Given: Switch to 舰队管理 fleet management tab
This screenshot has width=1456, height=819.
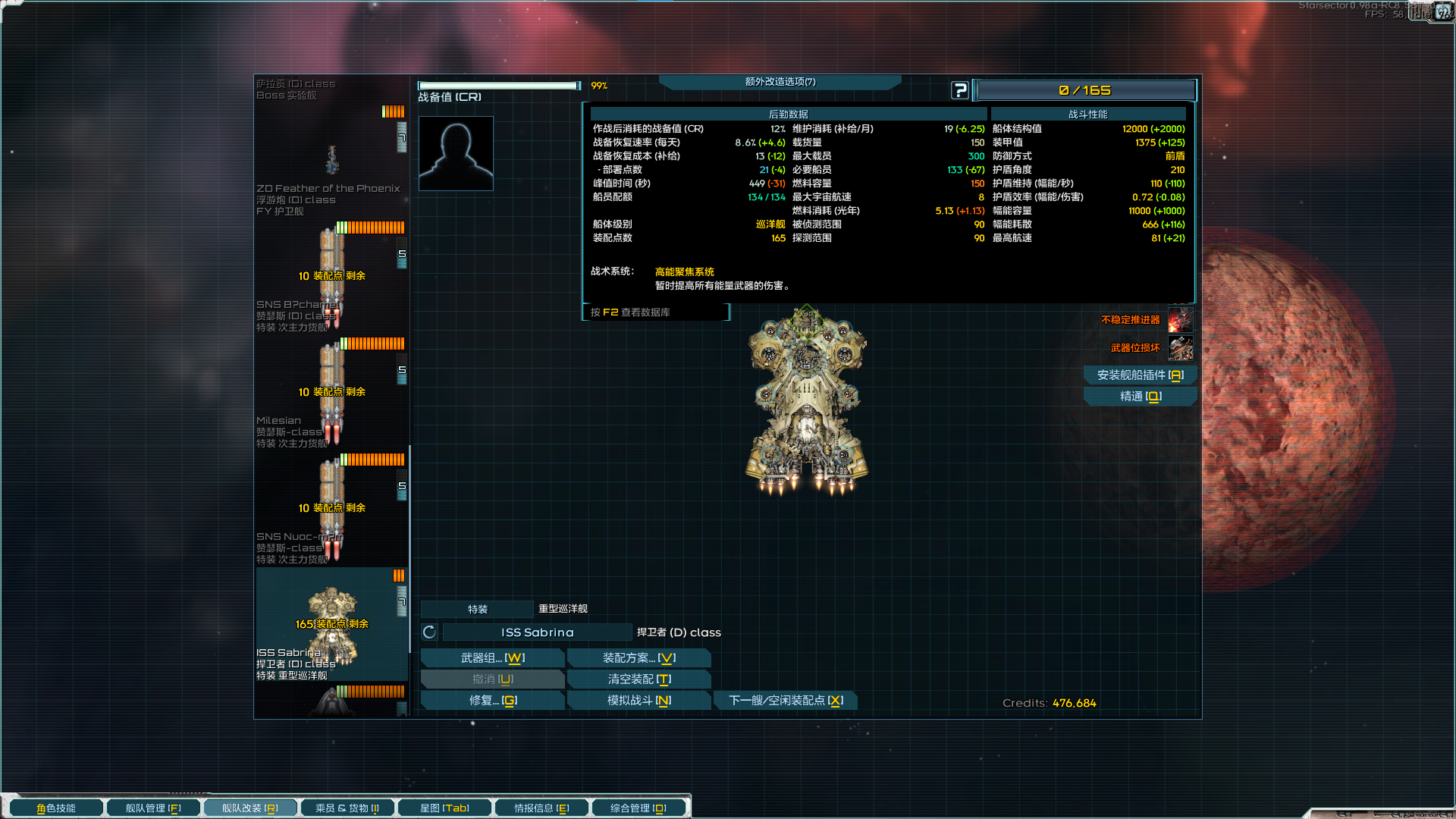Looking at the screenshot, I should pyautogui.click(x=153, y=808).
